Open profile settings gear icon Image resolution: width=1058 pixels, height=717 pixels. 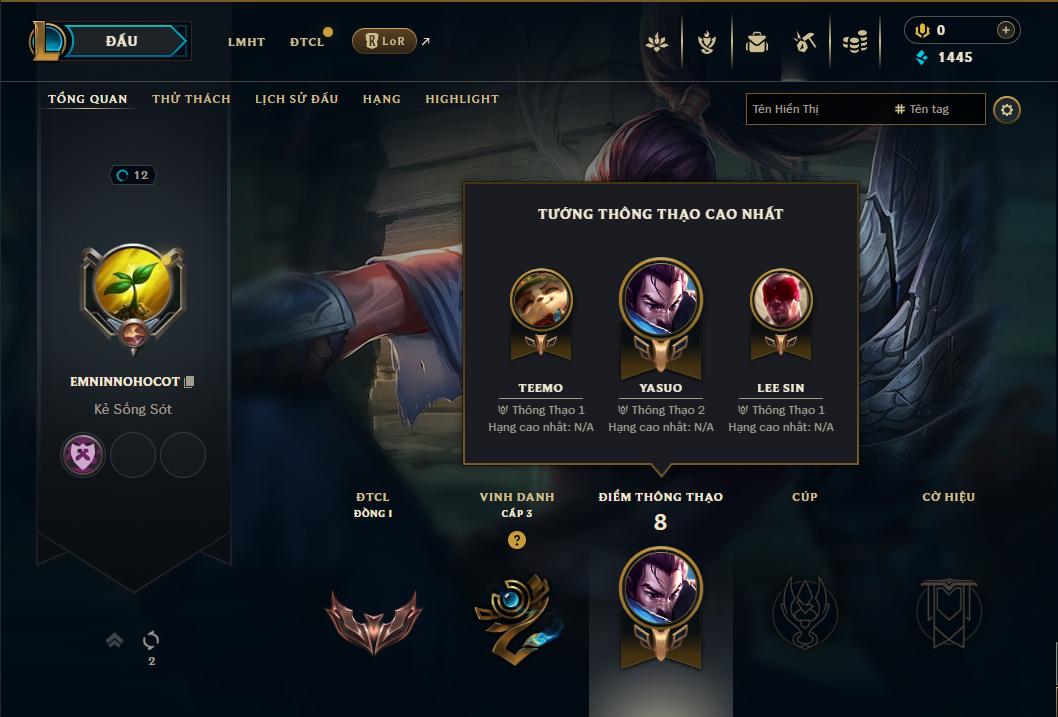[x=1007, y=109]
